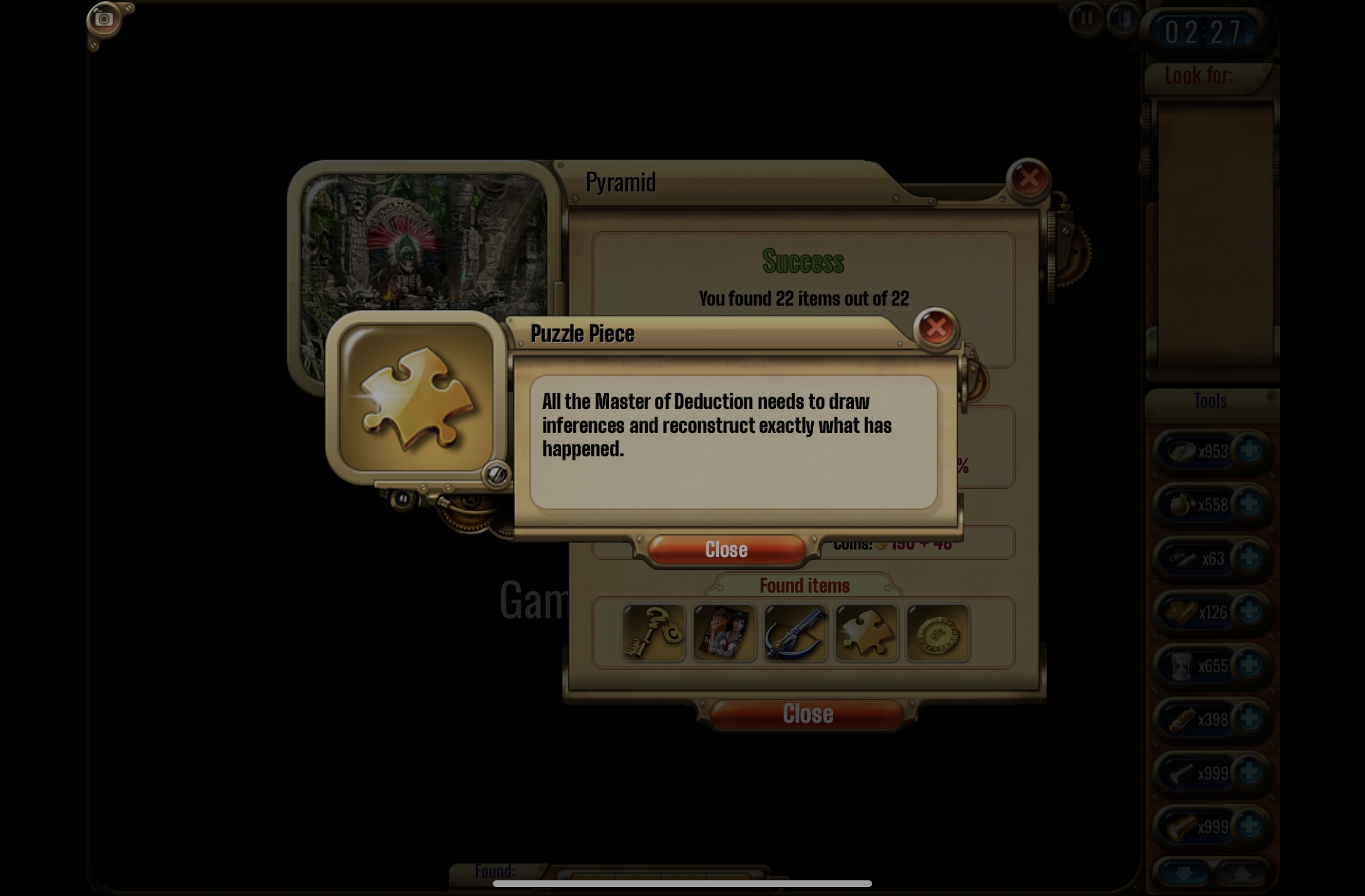Select the key with C tag found item
Image resolution: width=1365 pixels, height=896 pixels.
pos(654,633)
